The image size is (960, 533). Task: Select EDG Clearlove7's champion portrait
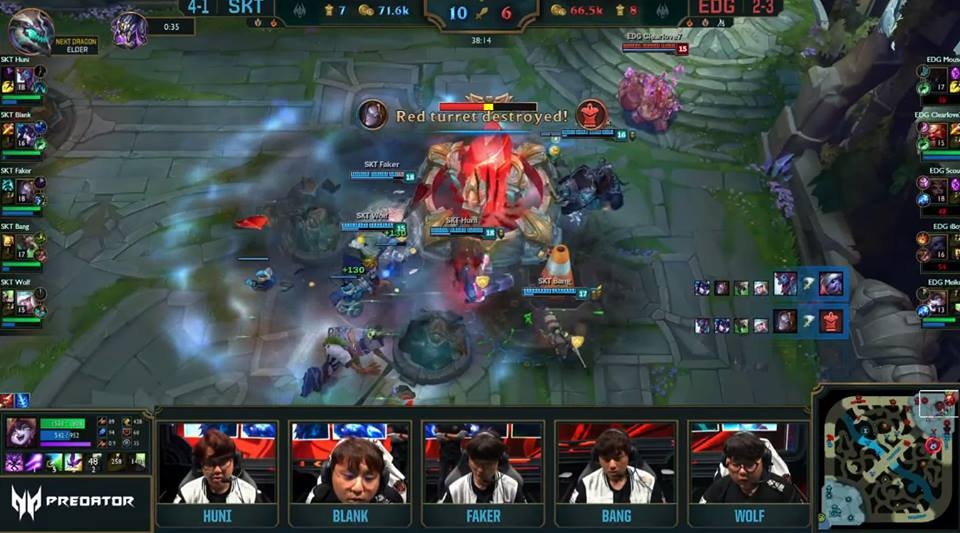pyautogui.click(x=938, y=133)
